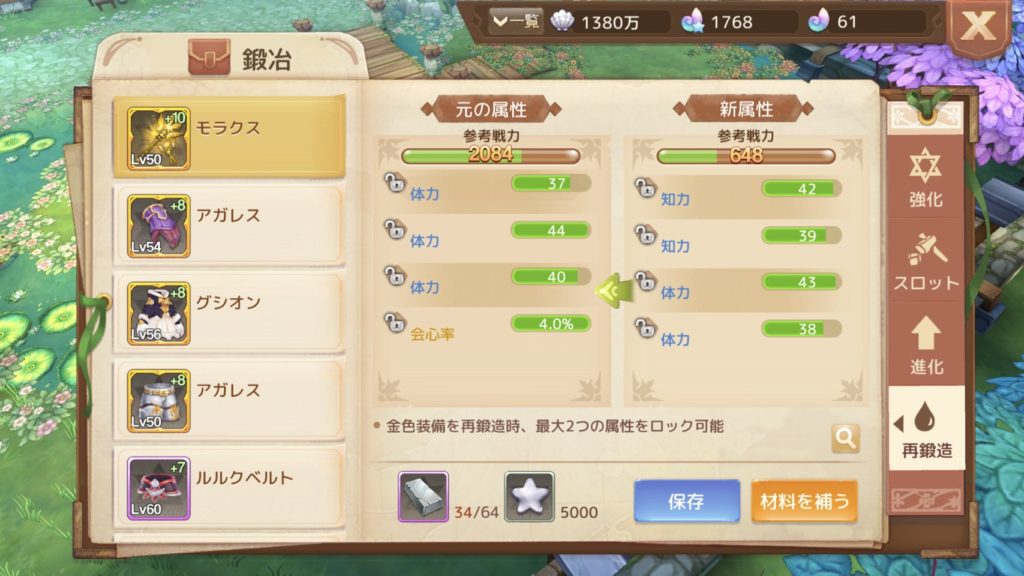The height and width of the screenshot is (576, 1024).
Task: Open the スロット tab
Action: 926,263
